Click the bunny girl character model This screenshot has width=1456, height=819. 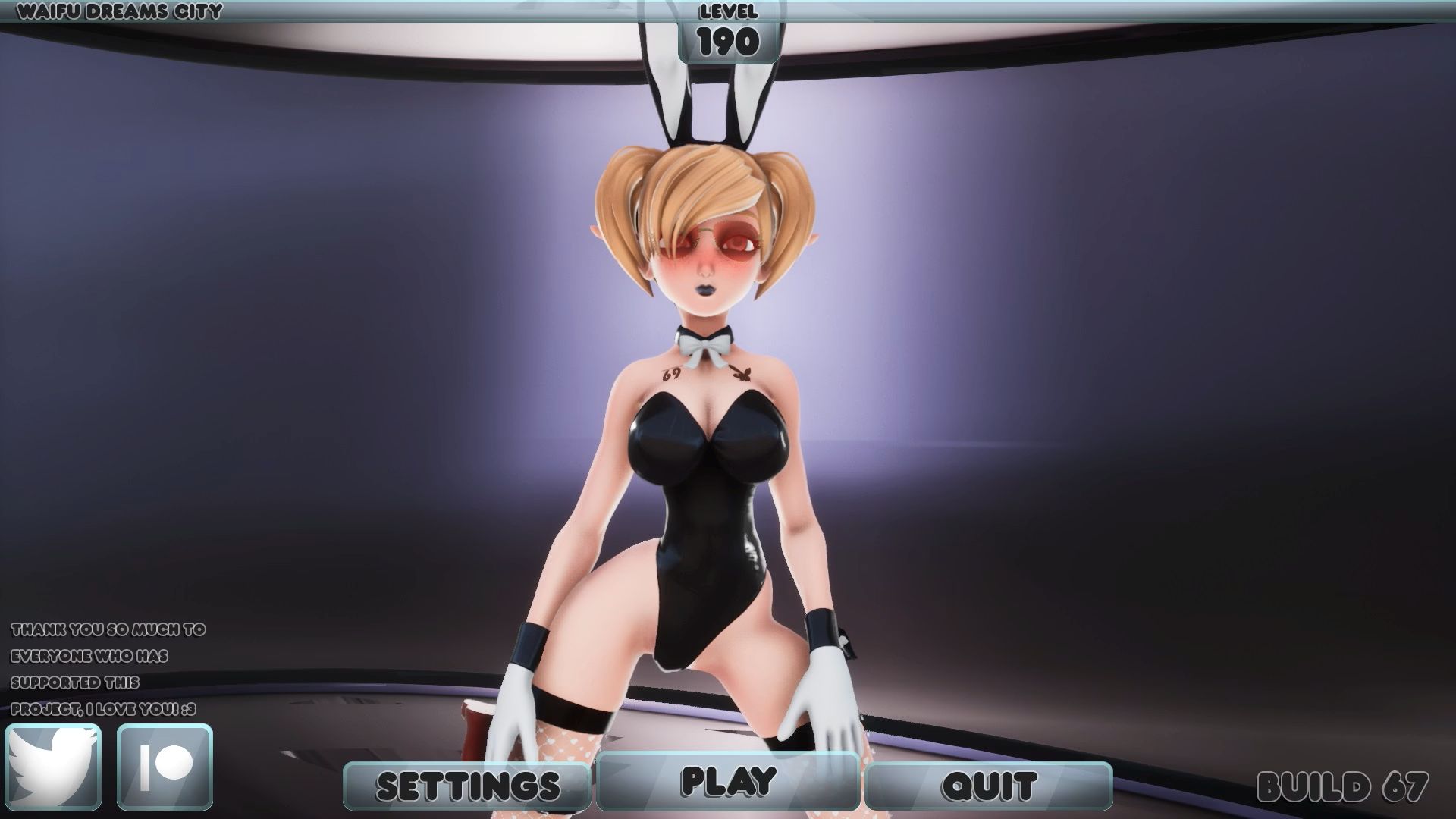tap(705, 455)
